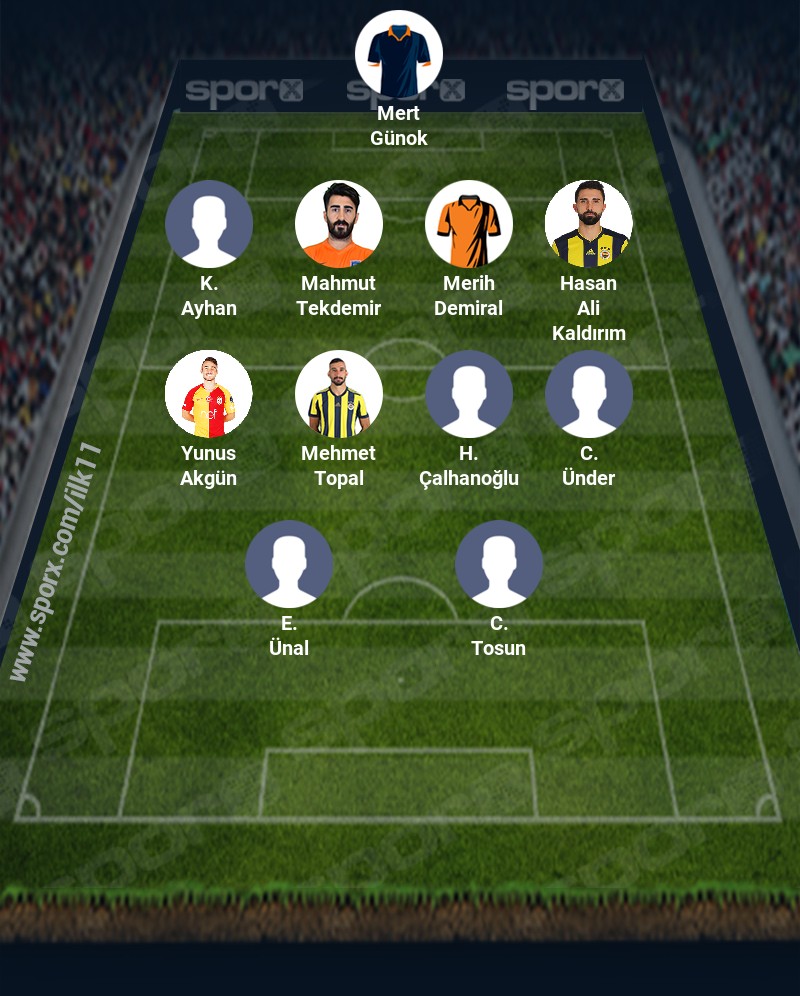800x996 pixels.
Task: Click Mahmut Tekdemir's player portrait
Action: point(339,224)
